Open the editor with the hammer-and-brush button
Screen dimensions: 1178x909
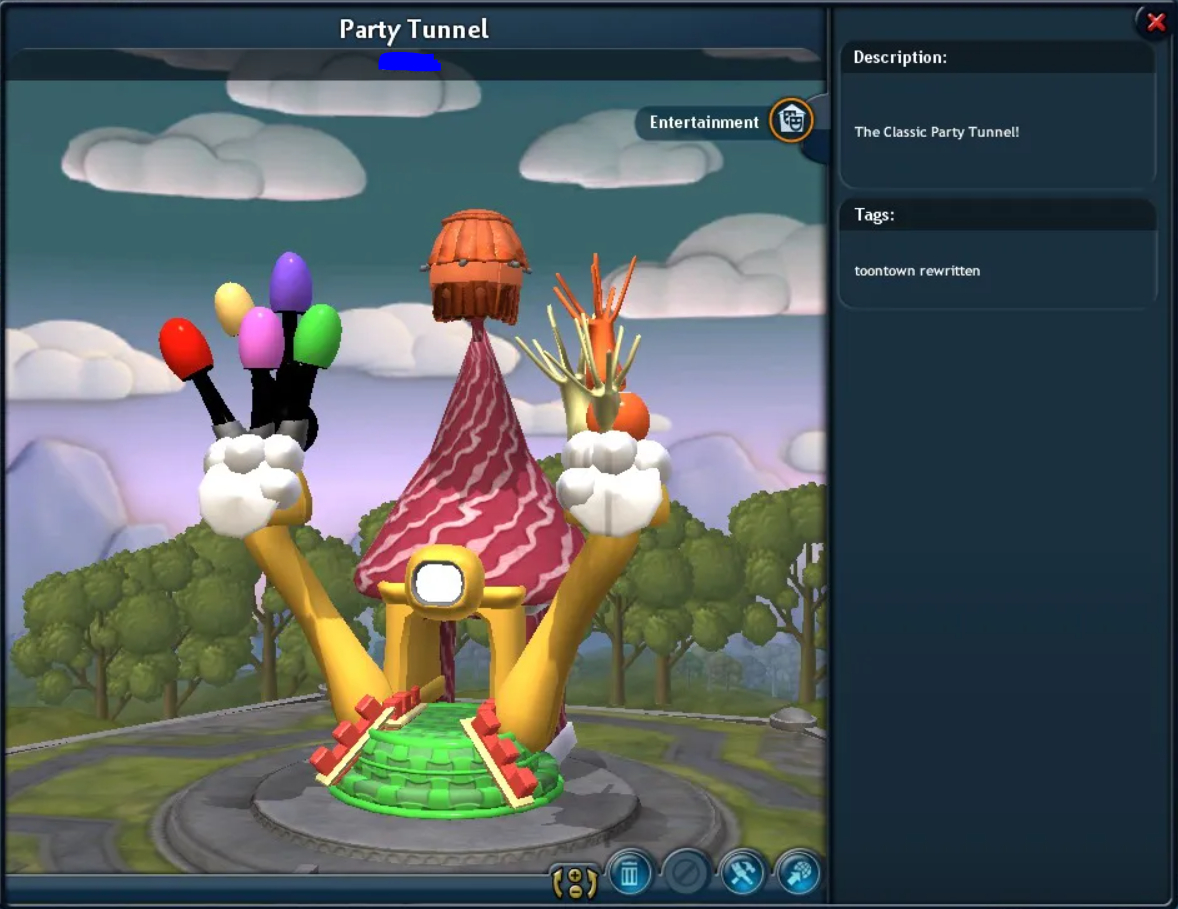point(742,875)
